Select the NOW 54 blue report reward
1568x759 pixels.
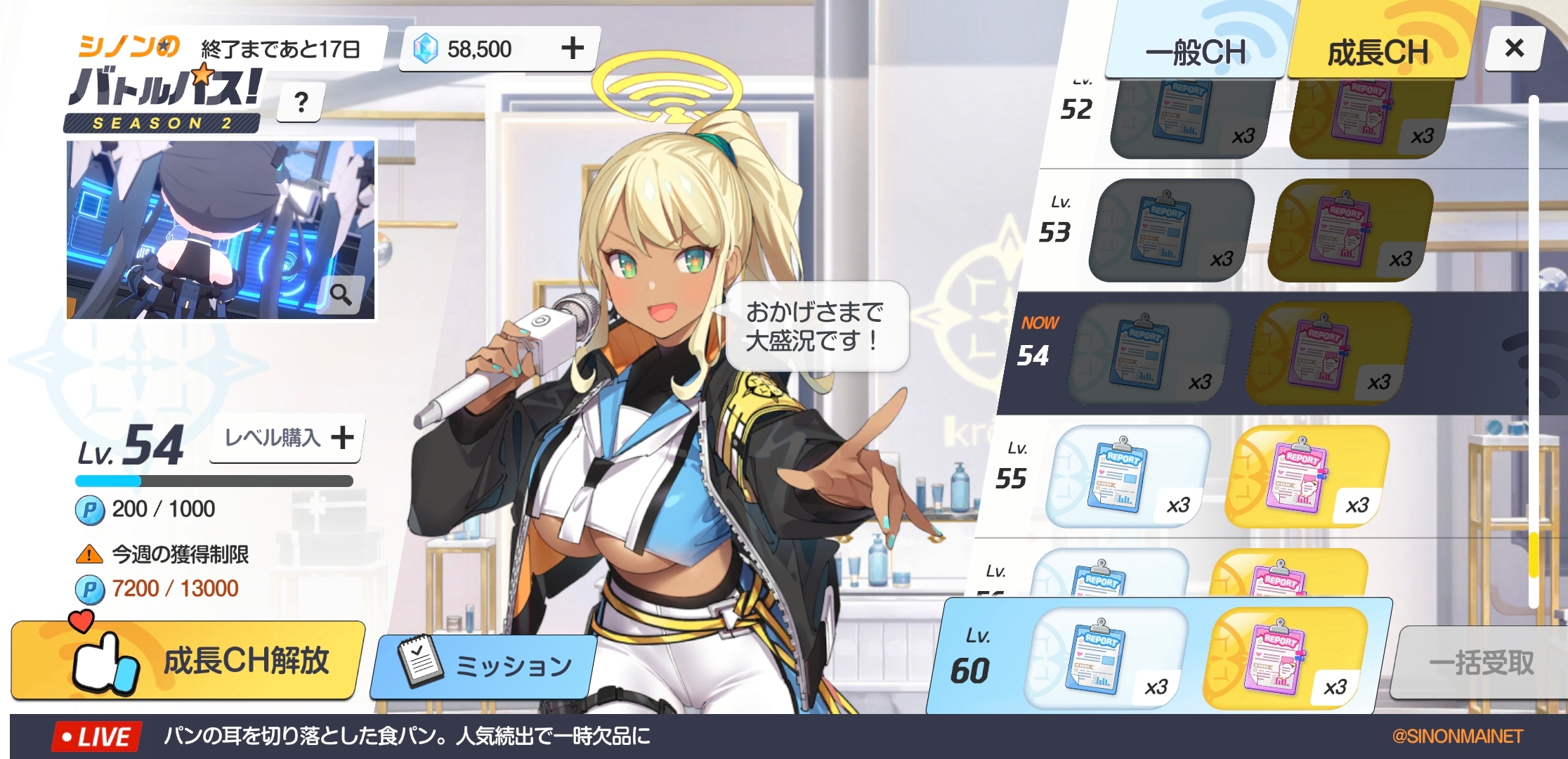pos(1148,353)
